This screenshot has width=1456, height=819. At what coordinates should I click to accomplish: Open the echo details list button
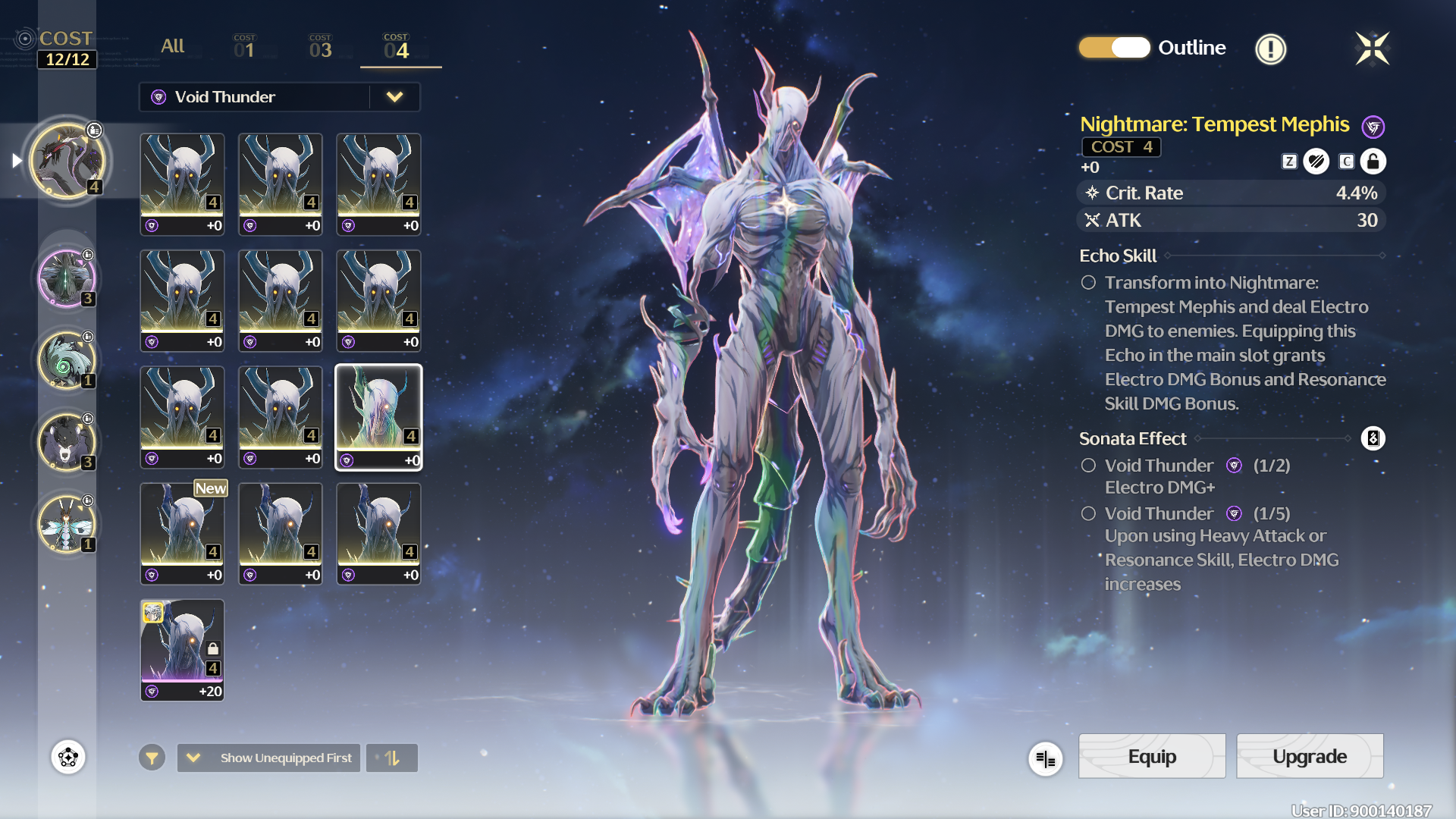[1045, 758]
